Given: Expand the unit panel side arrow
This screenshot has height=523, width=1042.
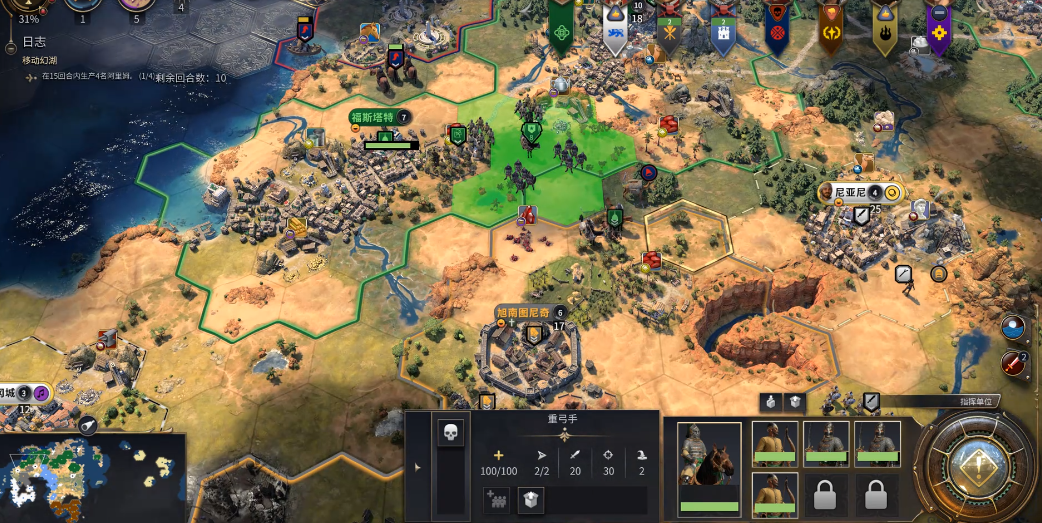Looking at the screenshot, I should 418,467.
